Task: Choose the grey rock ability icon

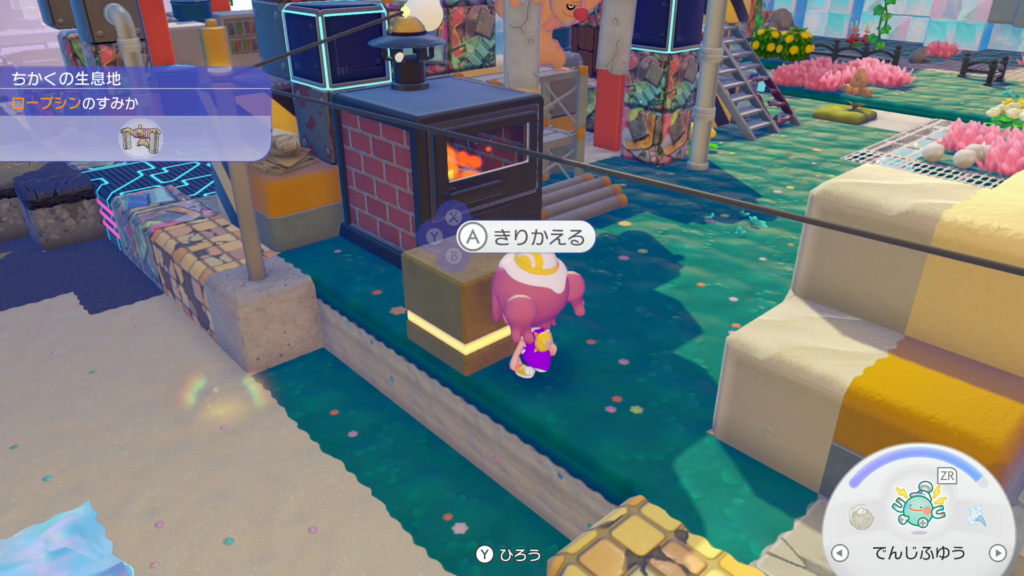Action: click(x=860, y=516)
